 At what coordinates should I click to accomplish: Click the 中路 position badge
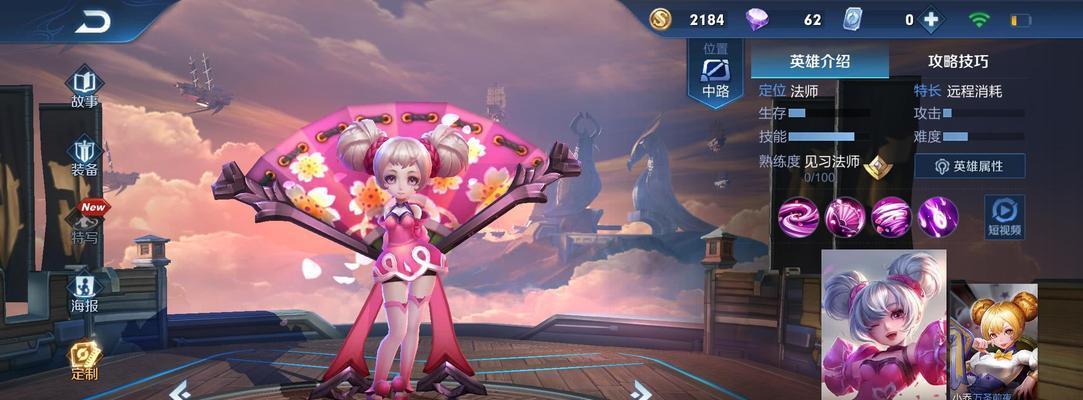point(716,74)
